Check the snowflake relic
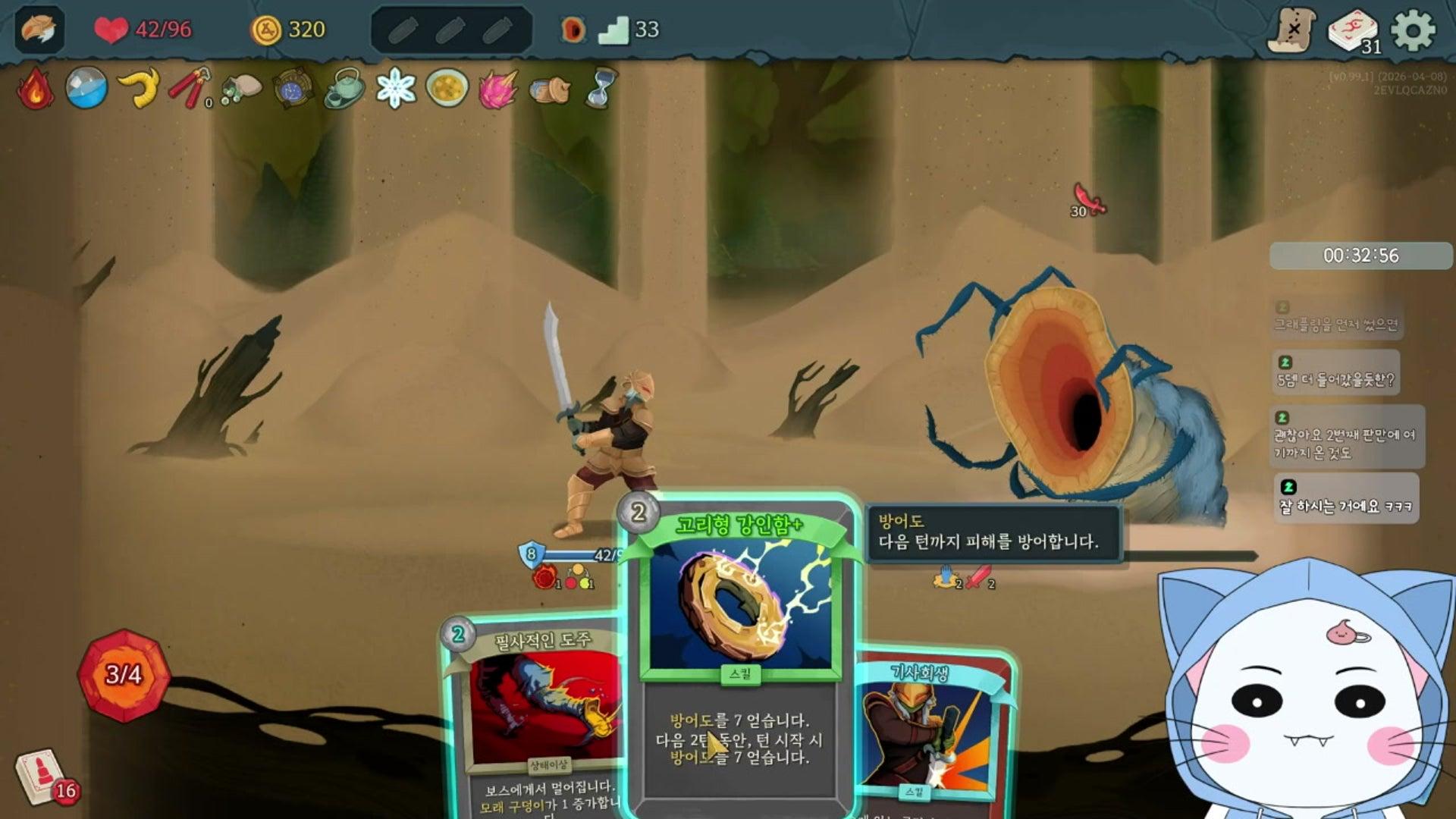This screenshot has height=819, width=1456. (x=396, y=89)
